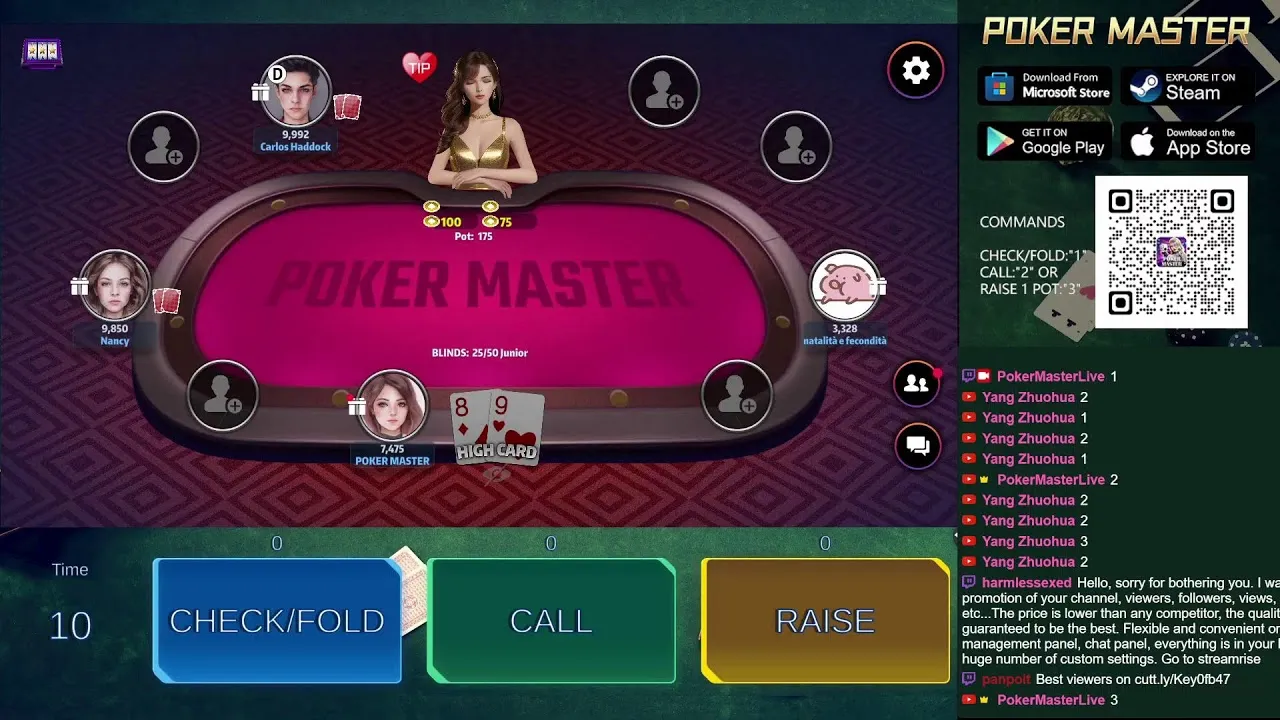Viewport: 1280px width, 720px height.
Task: Click Nancy's player avatar
Action: tap(114, 283)
